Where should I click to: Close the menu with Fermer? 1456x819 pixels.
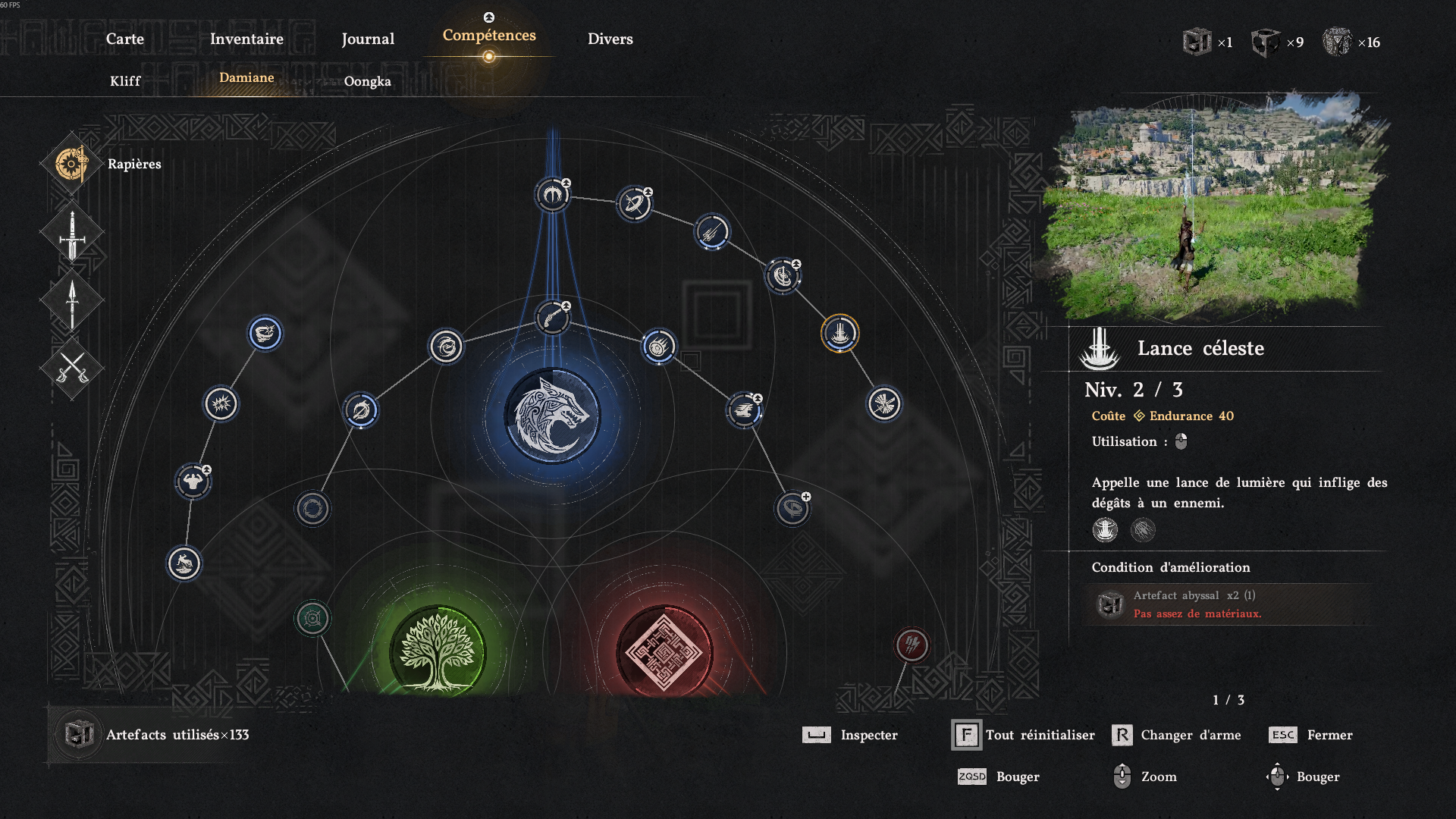(1311, 735)
